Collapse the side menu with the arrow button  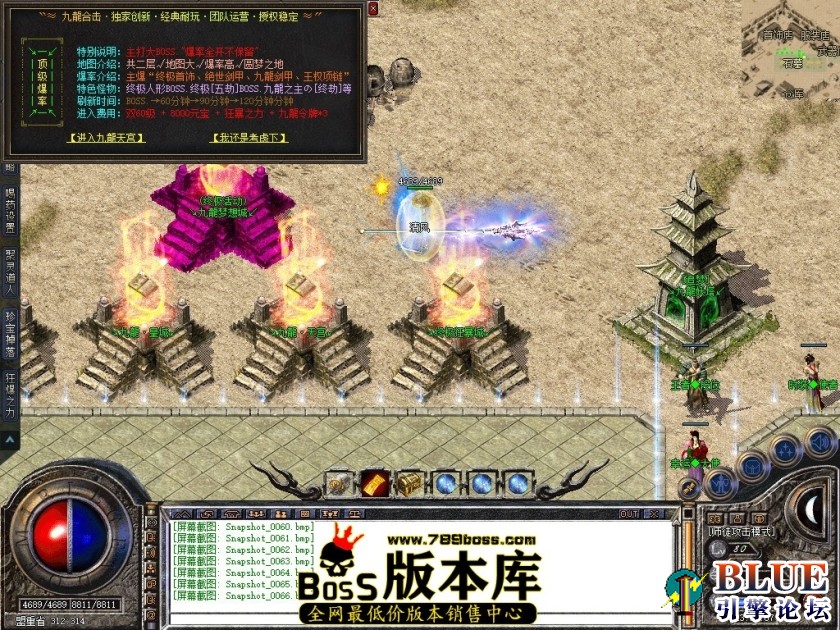point(10,438)
